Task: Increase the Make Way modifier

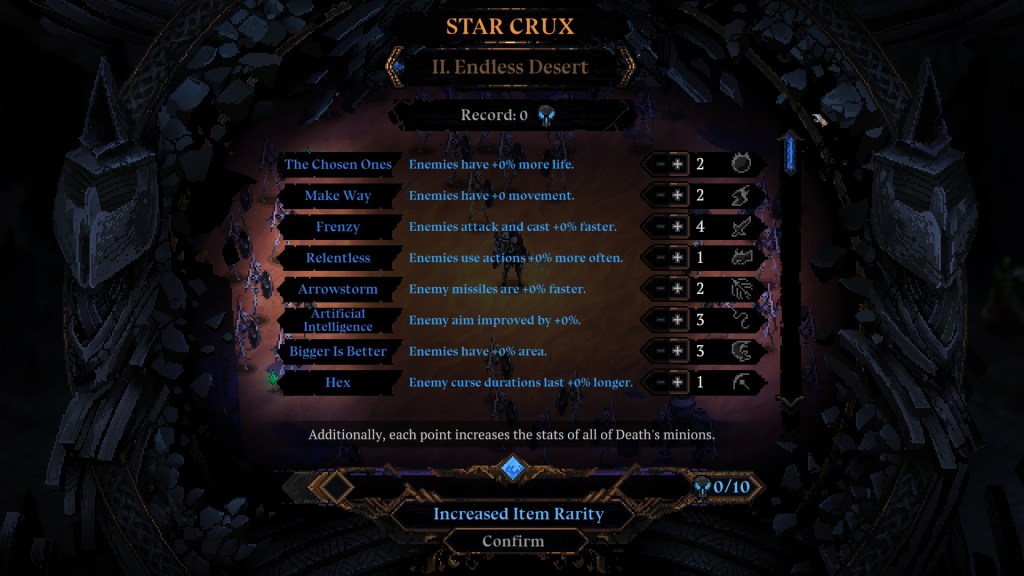Action: [x=678, y=196]
